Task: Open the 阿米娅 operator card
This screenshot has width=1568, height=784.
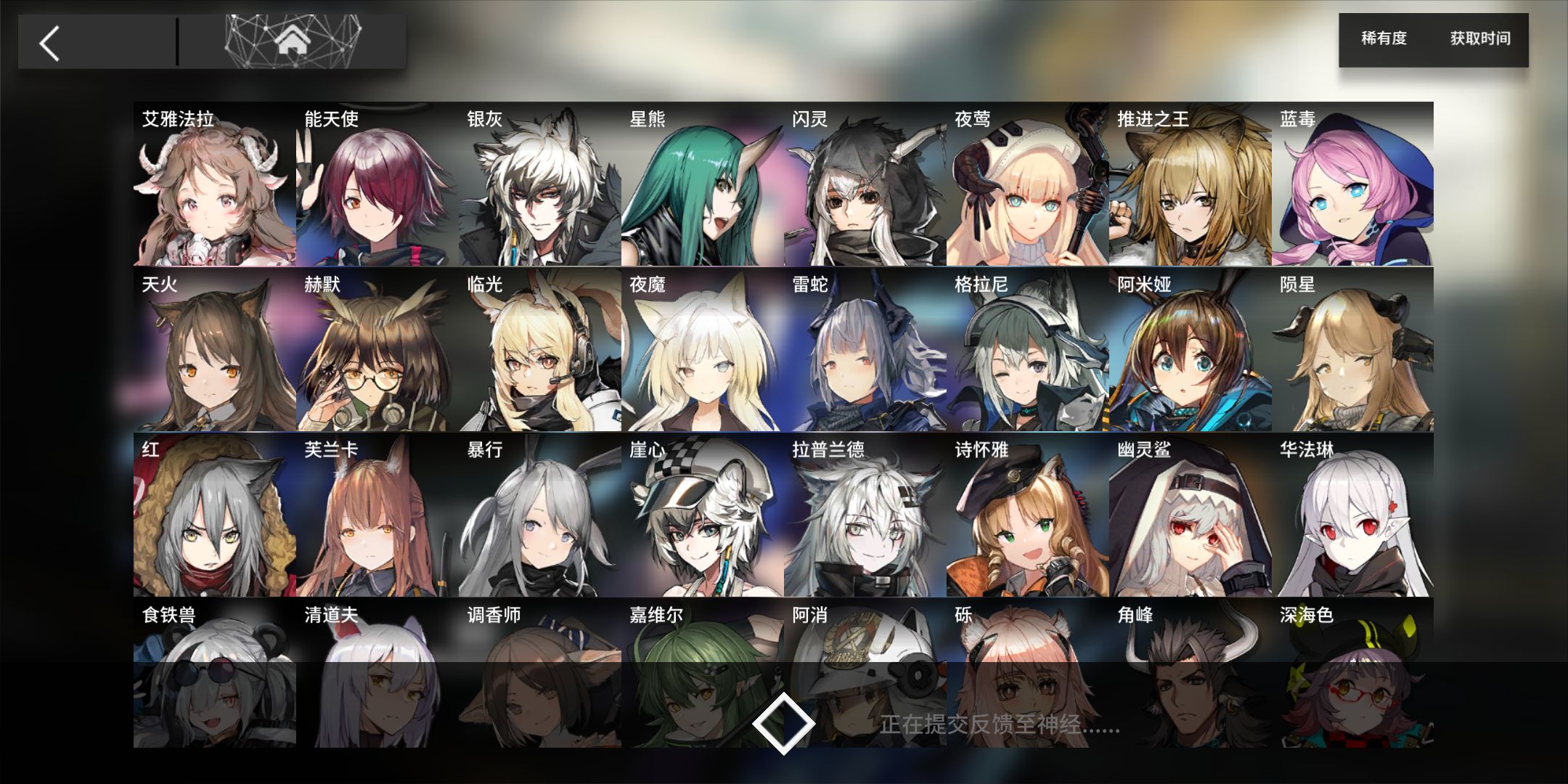Action: (1190, 351)
